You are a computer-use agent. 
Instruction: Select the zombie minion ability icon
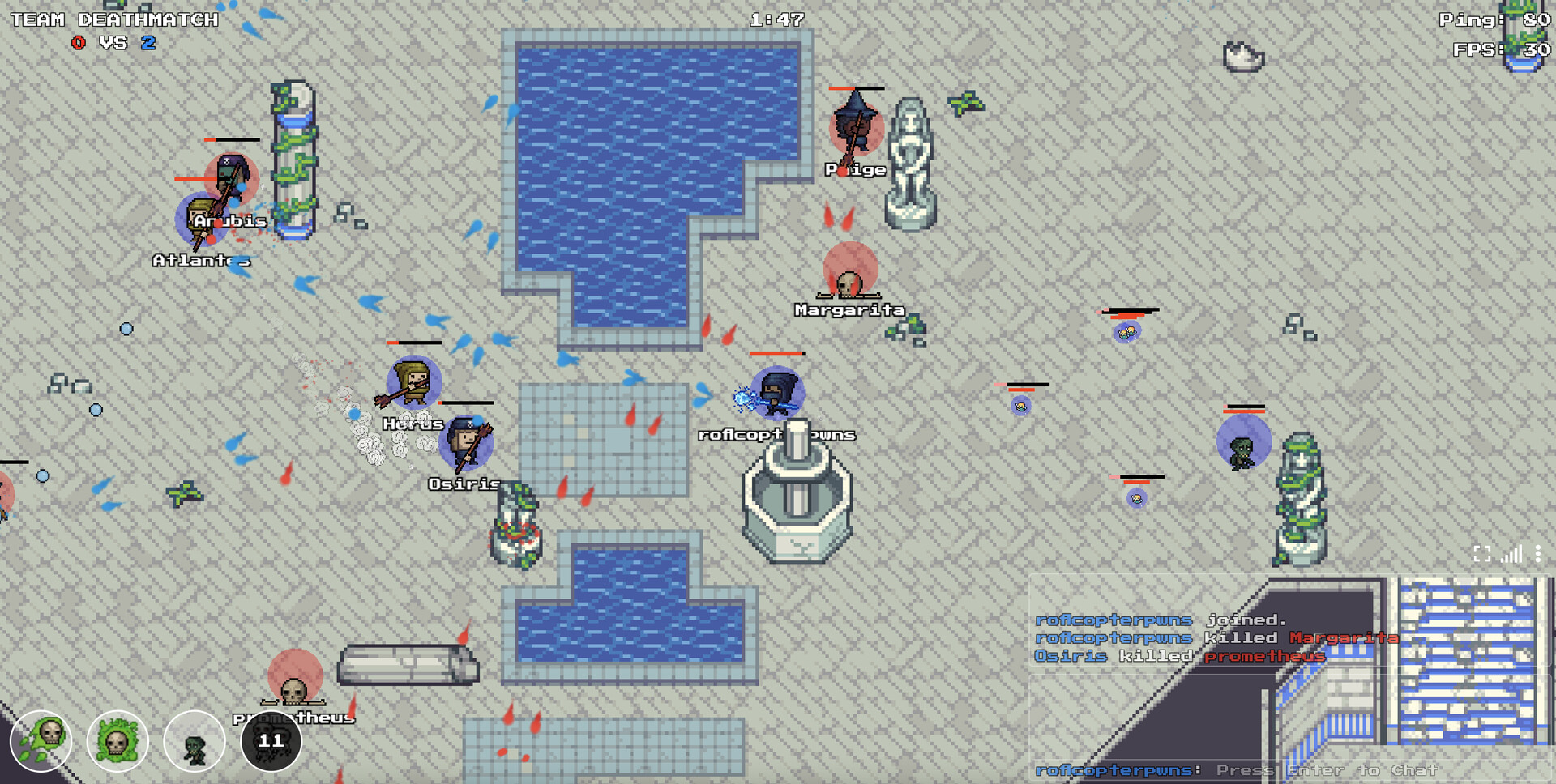[194, 741]
